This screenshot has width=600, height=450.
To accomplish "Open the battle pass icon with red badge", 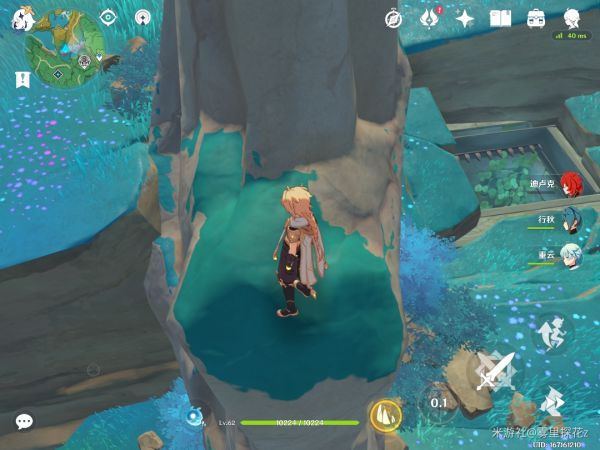I will coord(429,18).
